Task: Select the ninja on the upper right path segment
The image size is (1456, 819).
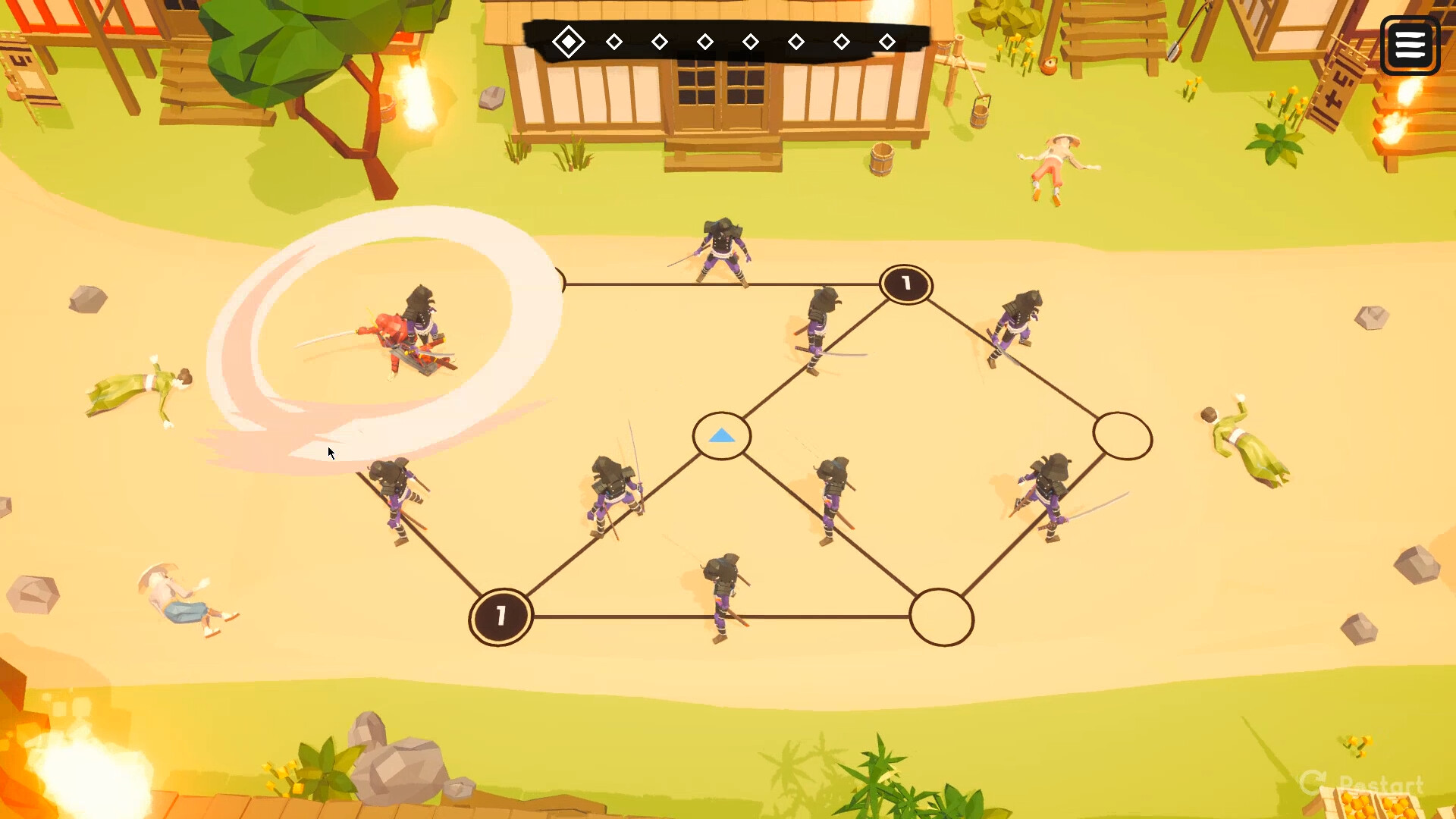Action: (x=1020, y=318)
